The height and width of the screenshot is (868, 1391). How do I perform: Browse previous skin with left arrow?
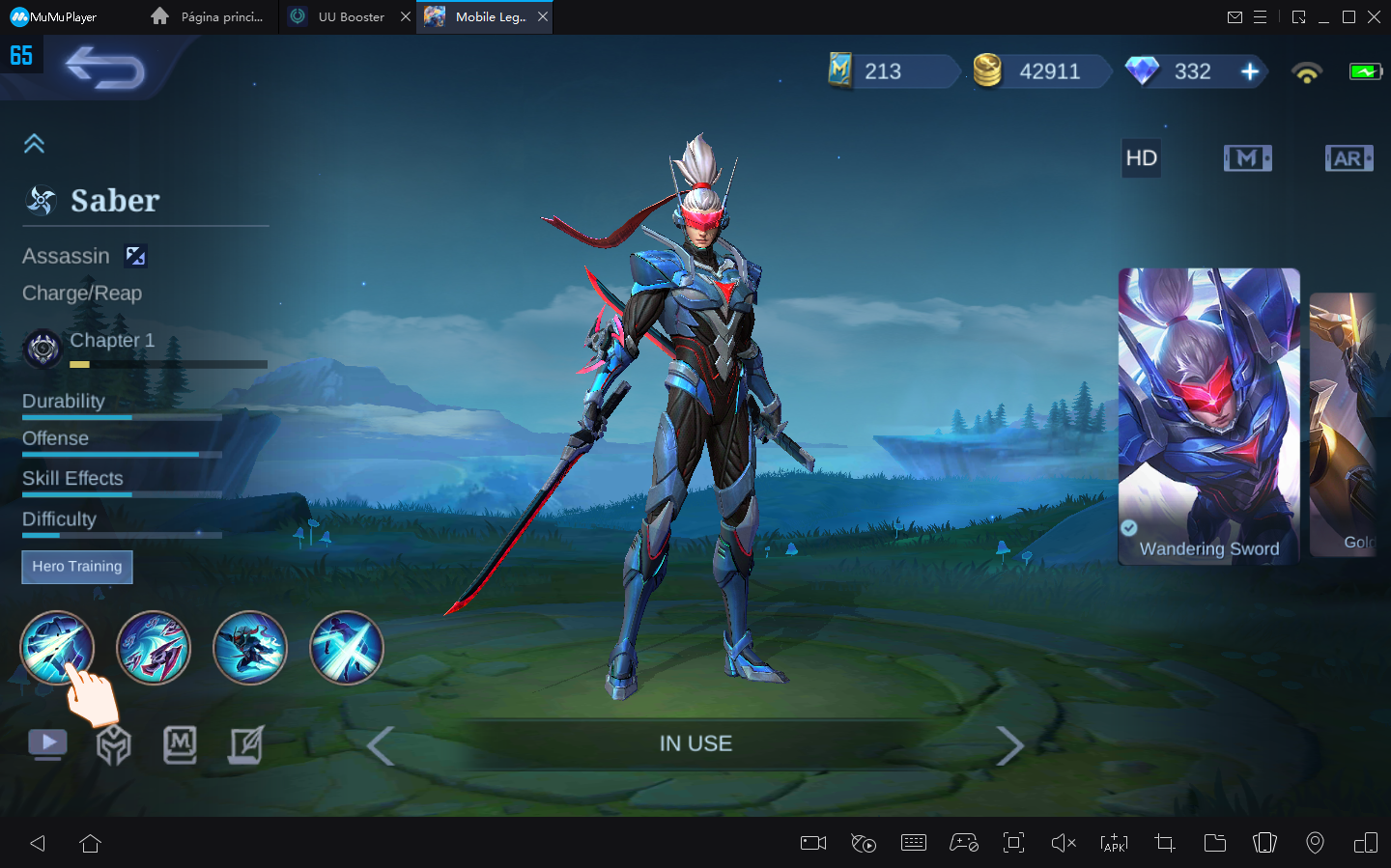380,745
